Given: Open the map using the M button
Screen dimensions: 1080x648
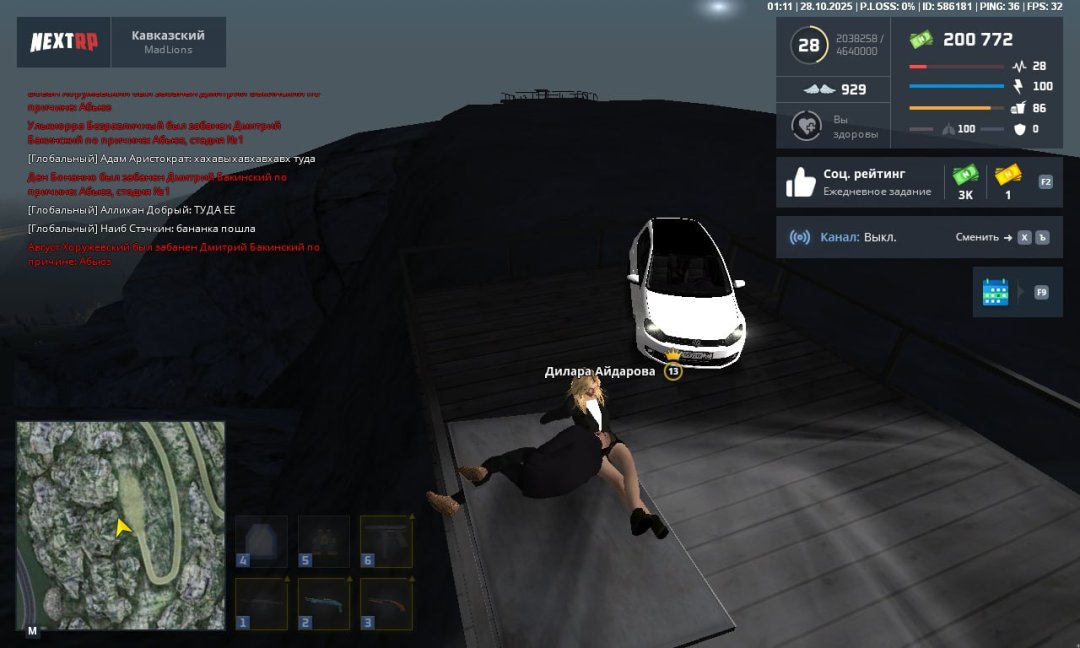Looking at the screenshot, I should point(32,631).
